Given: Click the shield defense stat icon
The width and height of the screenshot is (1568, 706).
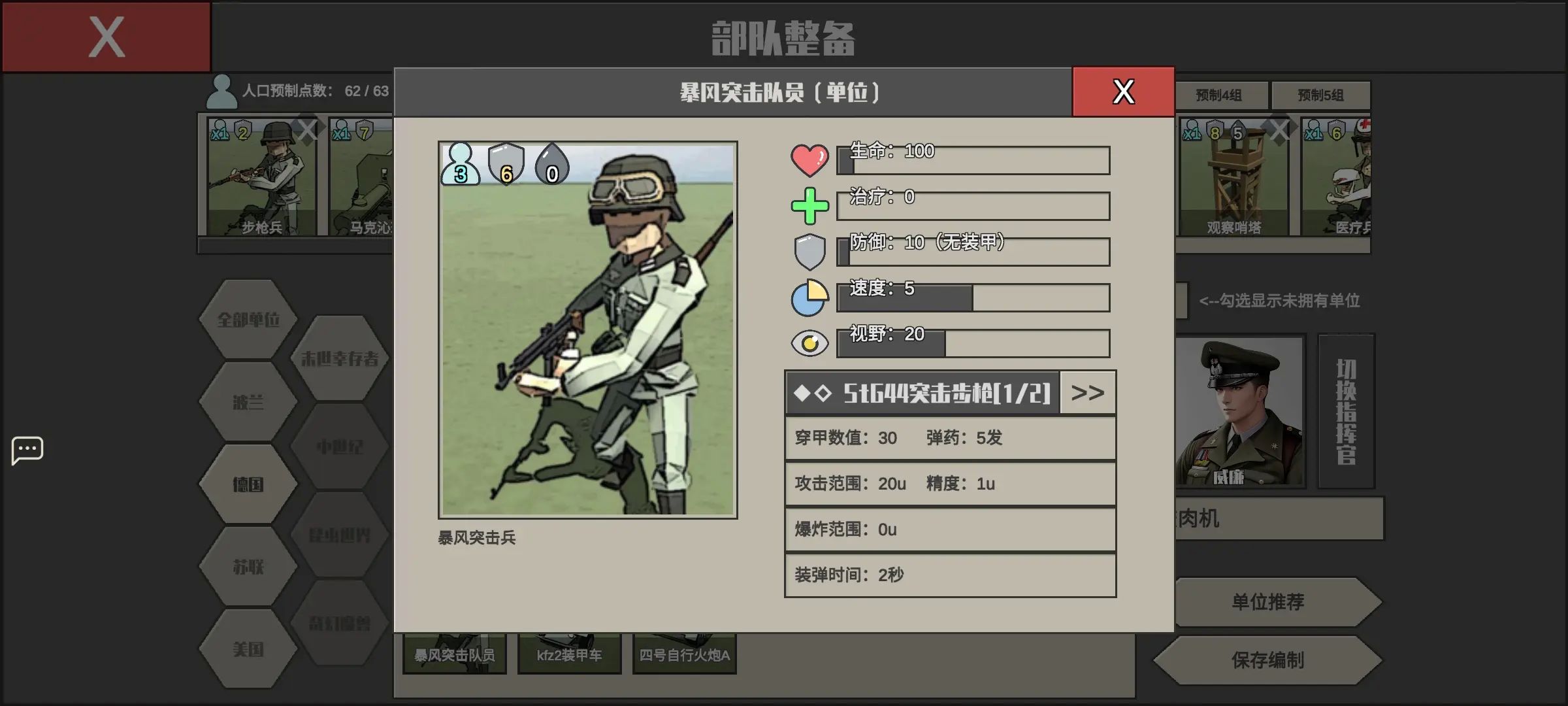Looking at the screenshot, I should pyautogui.click(x=810, y=250).
